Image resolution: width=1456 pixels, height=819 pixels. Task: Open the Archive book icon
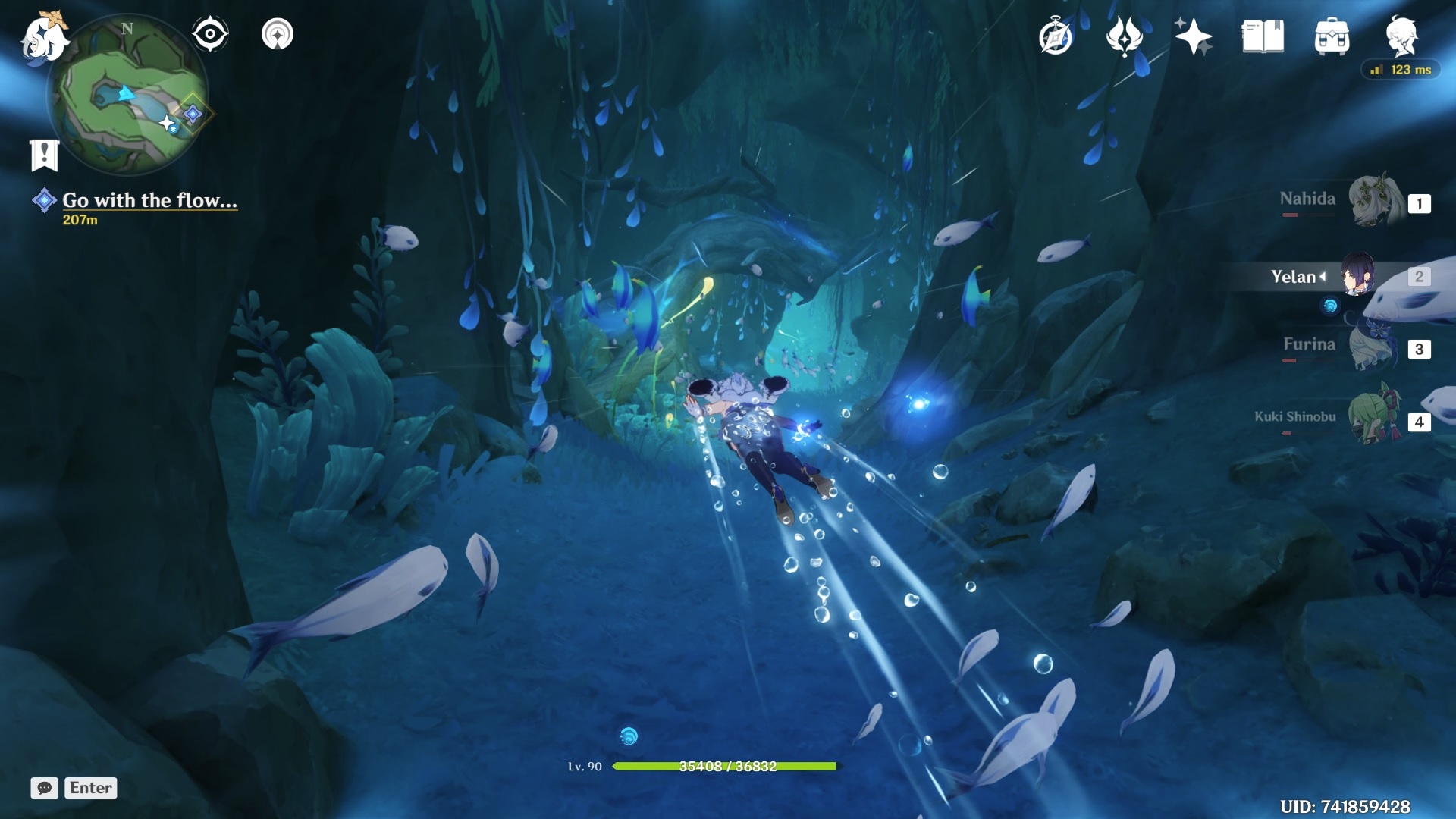(1261, 34)
